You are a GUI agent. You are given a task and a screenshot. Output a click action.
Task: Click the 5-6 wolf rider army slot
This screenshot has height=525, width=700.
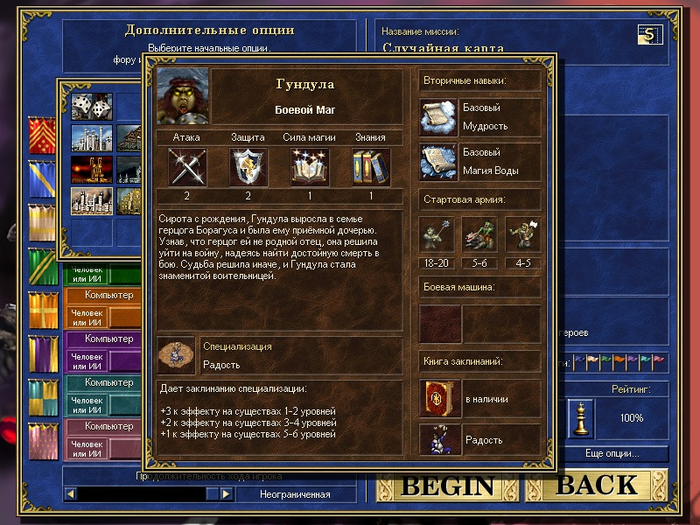[x=480, y=234]
